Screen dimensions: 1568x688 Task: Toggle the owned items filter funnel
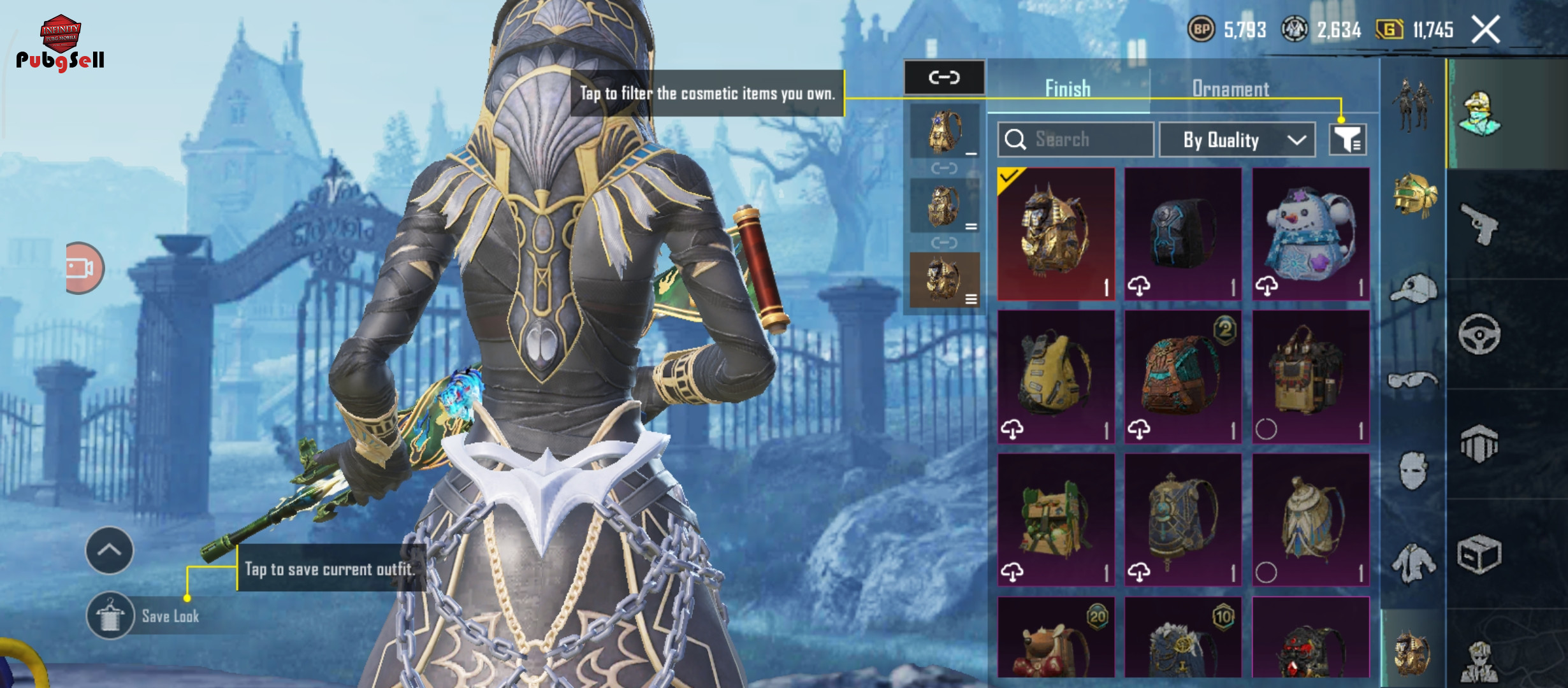point(1347,140)
